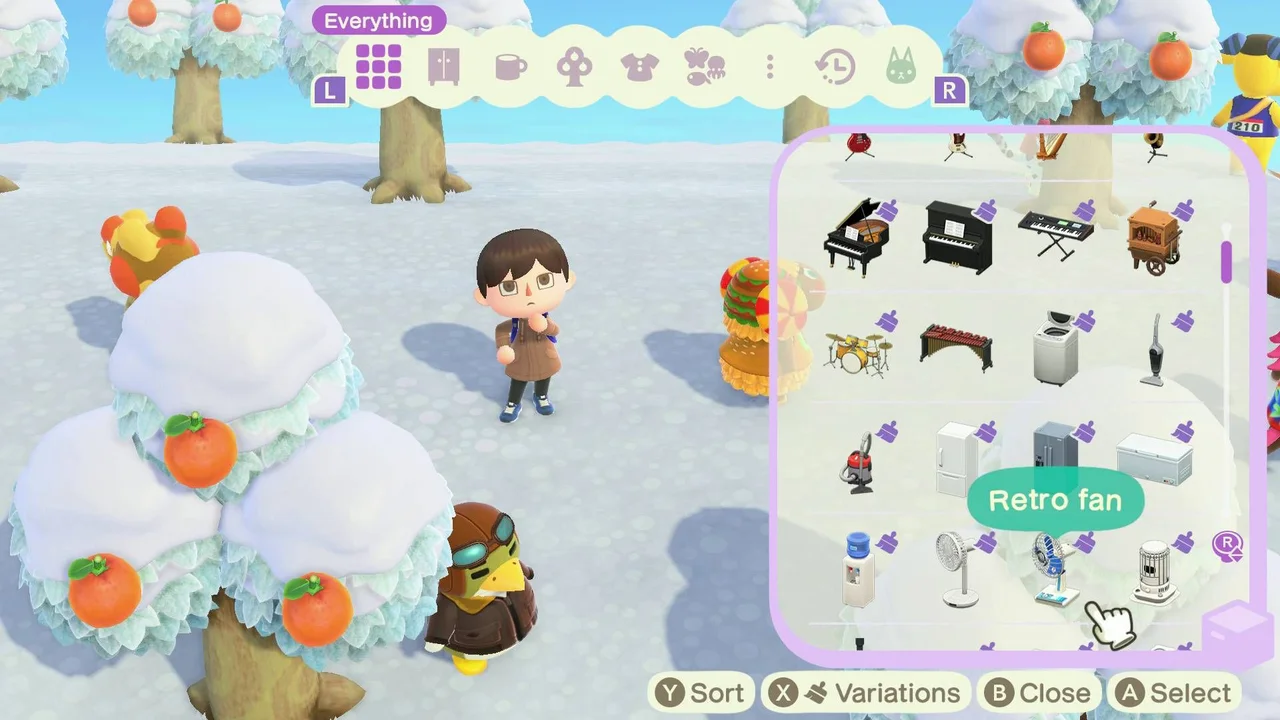The image size is (1280, 720).
Task: Switch to the clothing shirt tab
Action: coord(639,65)
